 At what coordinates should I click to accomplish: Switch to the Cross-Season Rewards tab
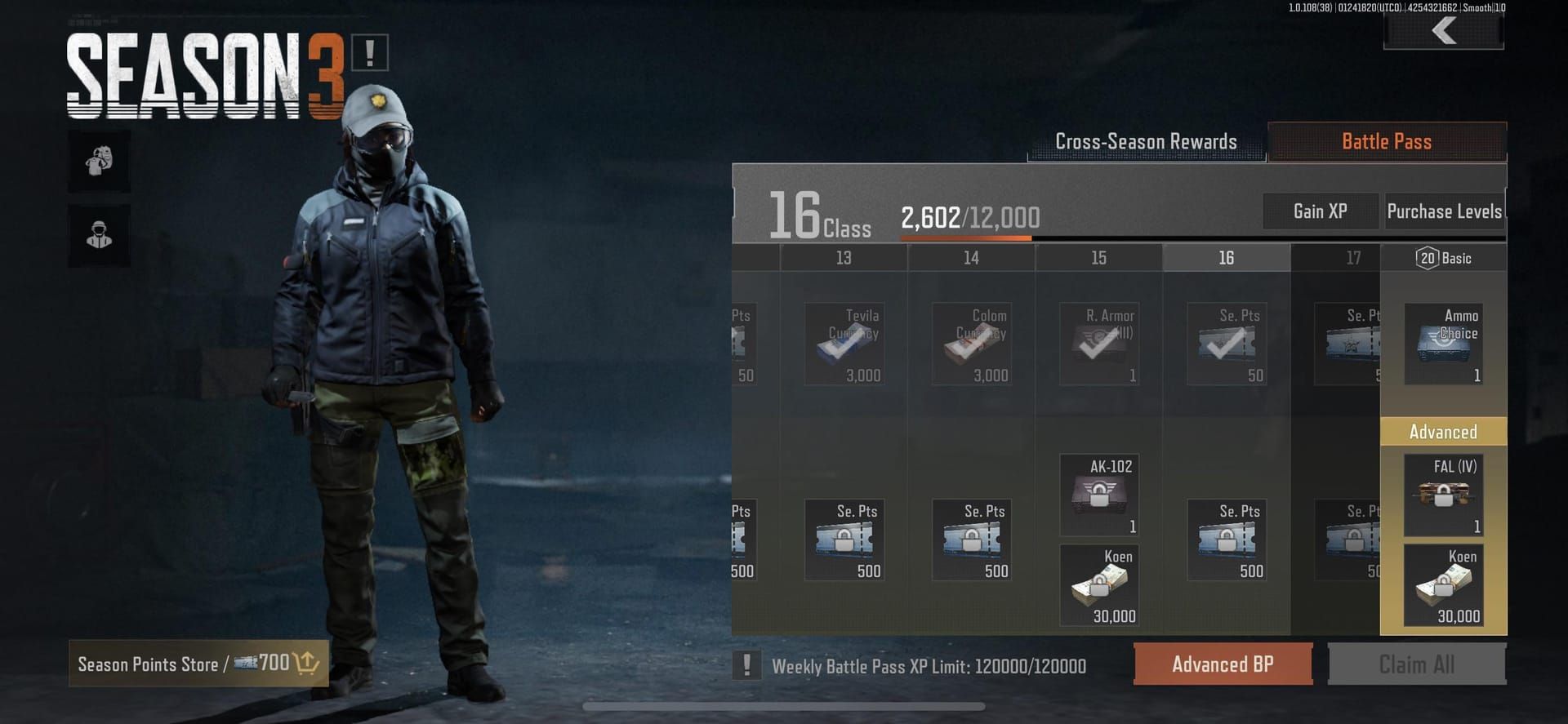point(1146,141)
